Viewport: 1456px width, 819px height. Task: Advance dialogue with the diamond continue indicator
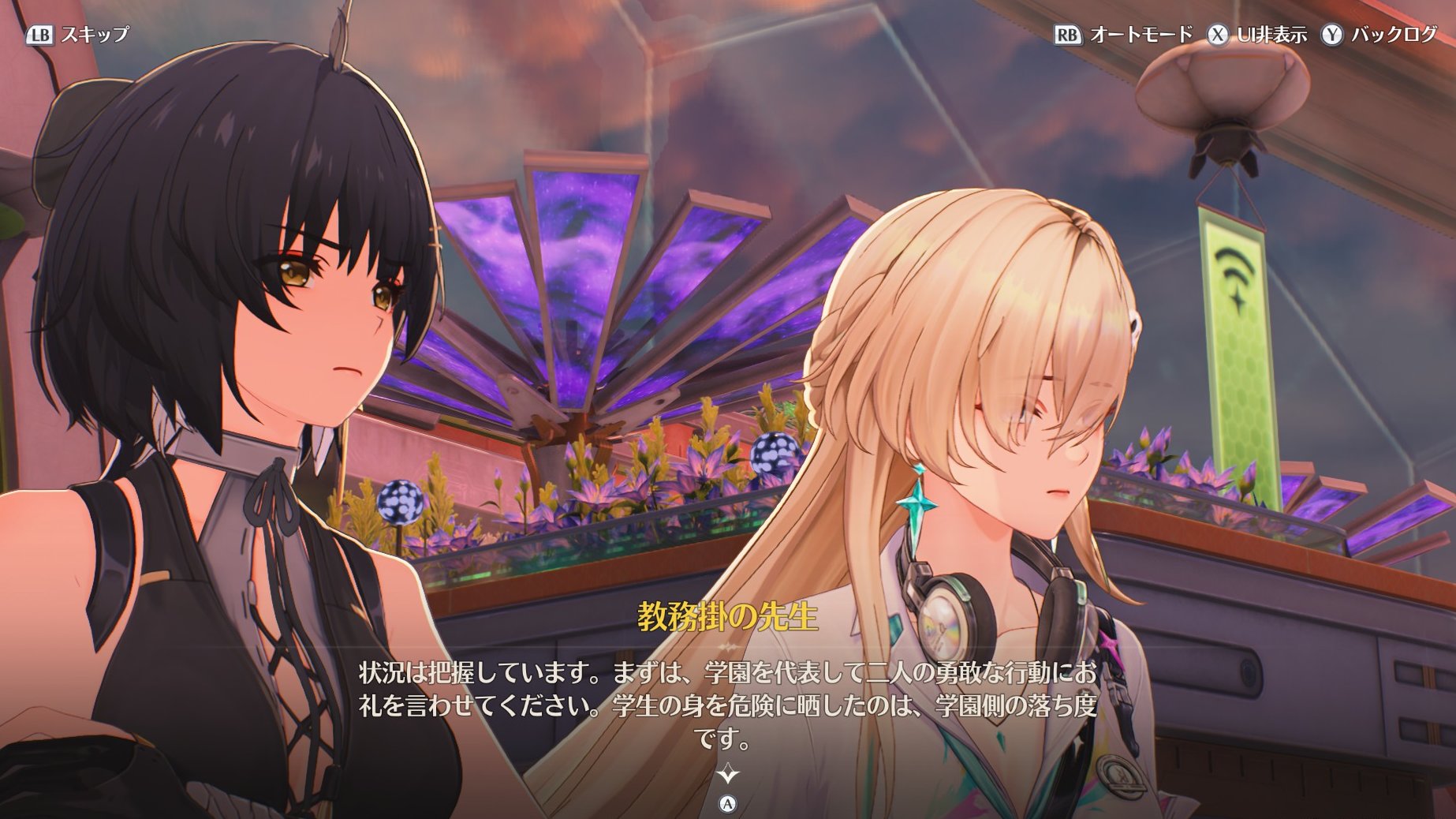(x=727, y=773)
